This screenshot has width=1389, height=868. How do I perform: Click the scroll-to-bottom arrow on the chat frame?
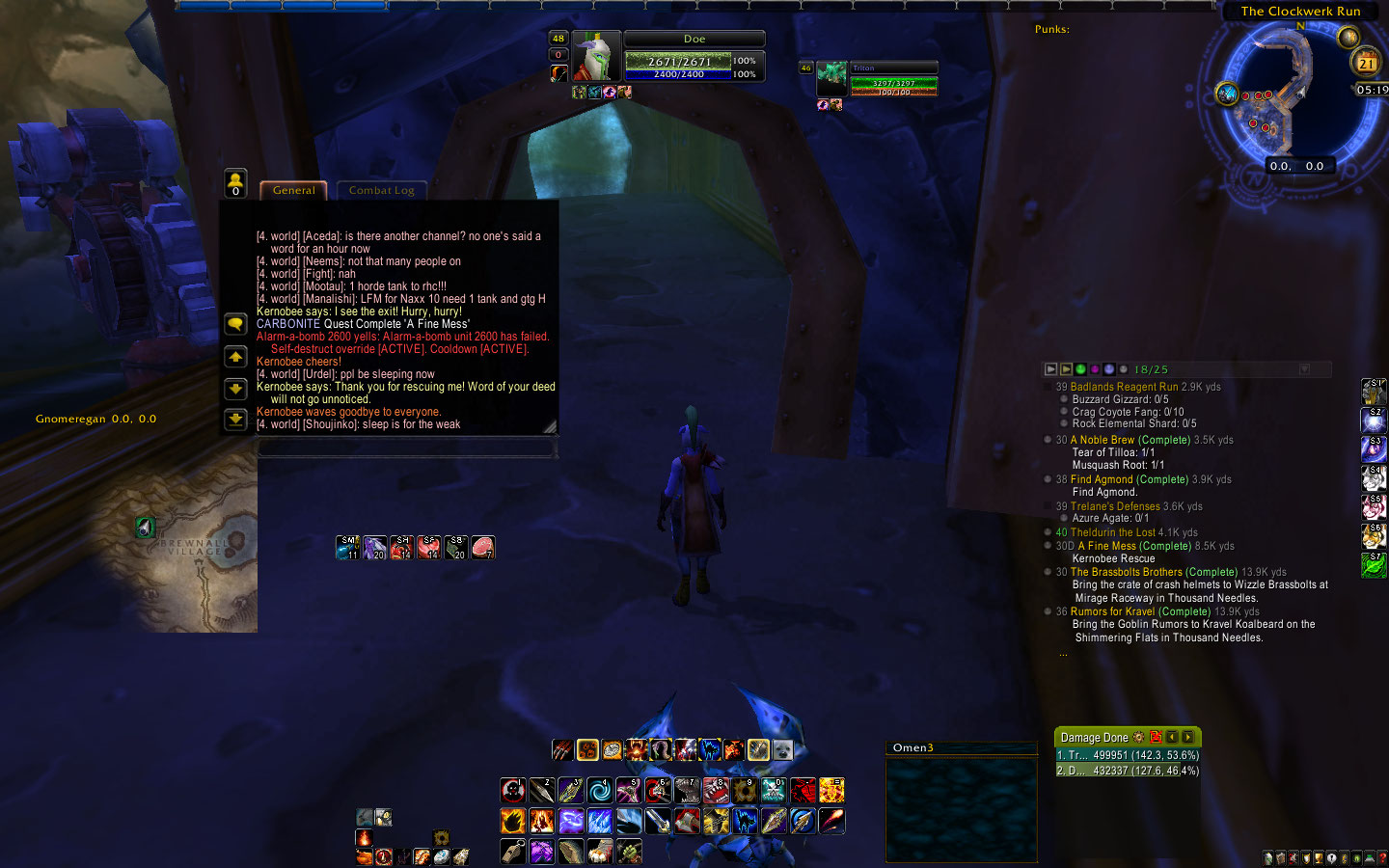235,420
